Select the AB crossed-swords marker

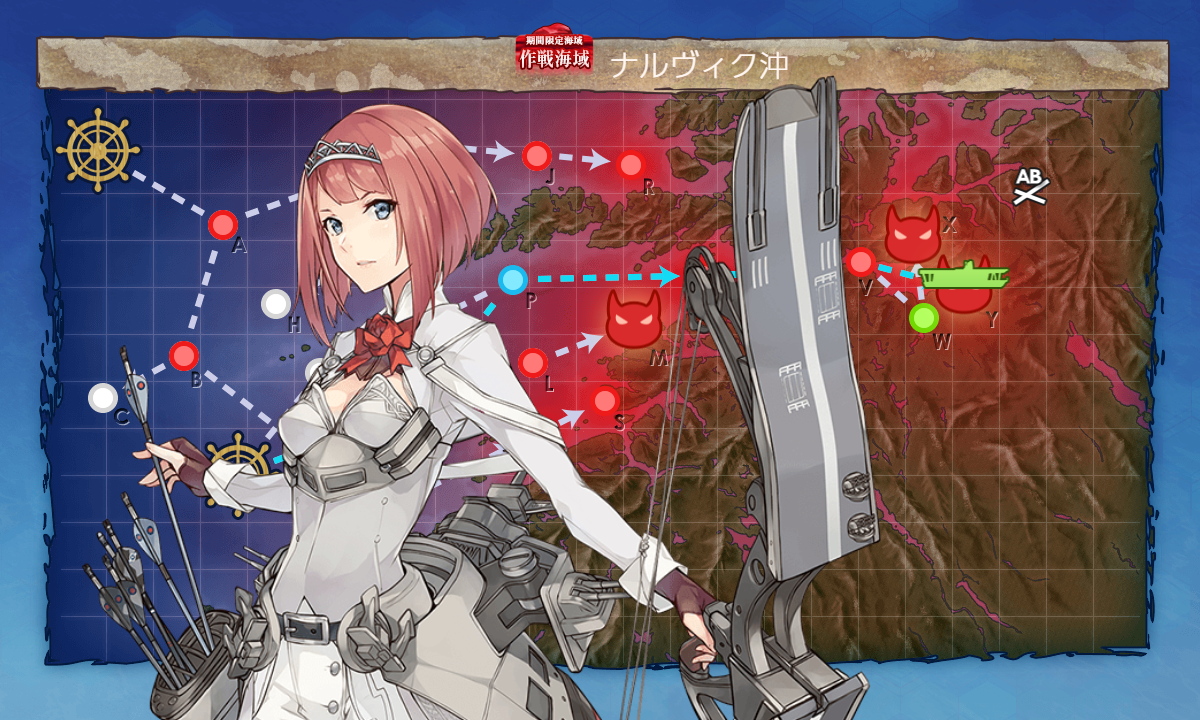point(1030,186)
